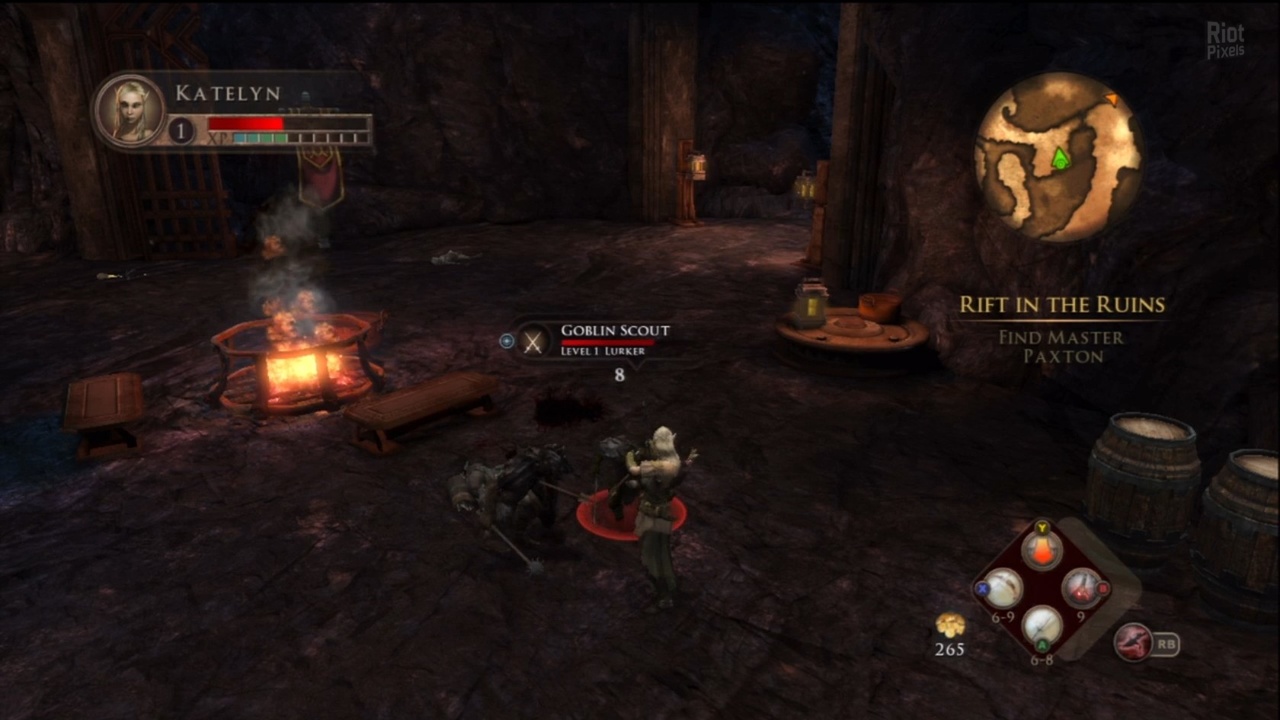
Task: Activate the red ability showing 9 damage
Action: pos(1081,588)
